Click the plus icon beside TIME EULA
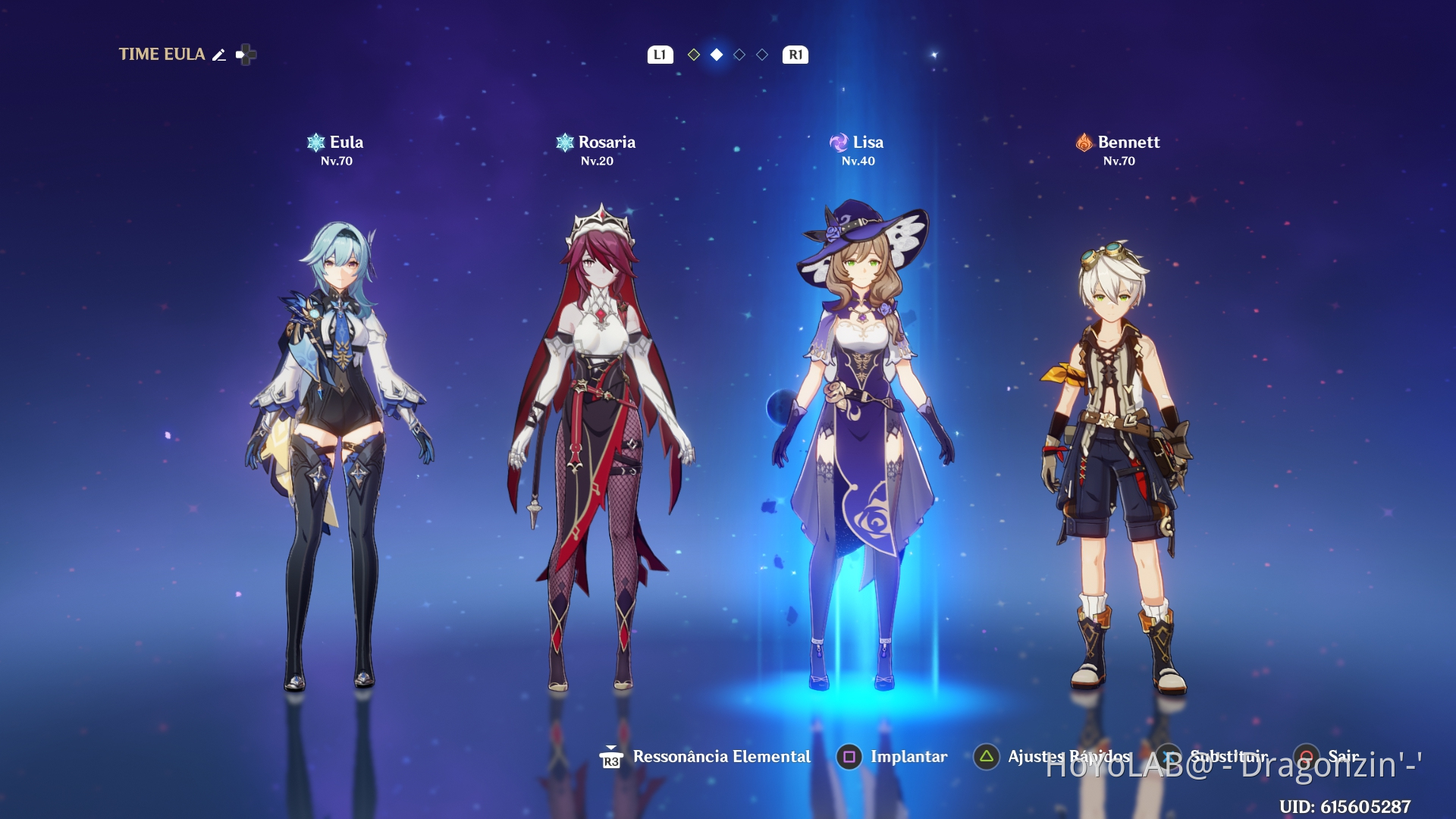1456x819 pixels. [246, 54]
